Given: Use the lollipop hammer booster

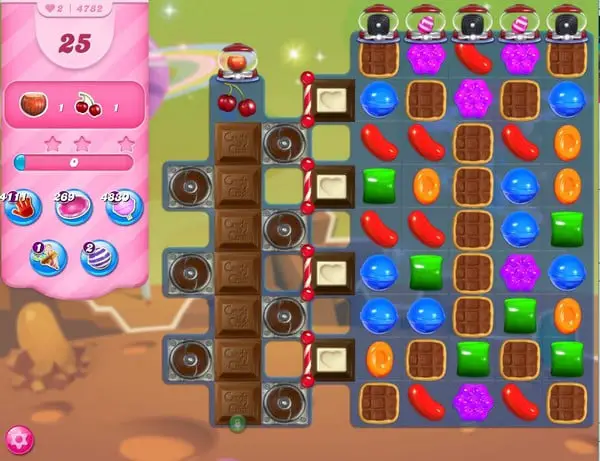Looking at the screenshot, I should point(125,208).
